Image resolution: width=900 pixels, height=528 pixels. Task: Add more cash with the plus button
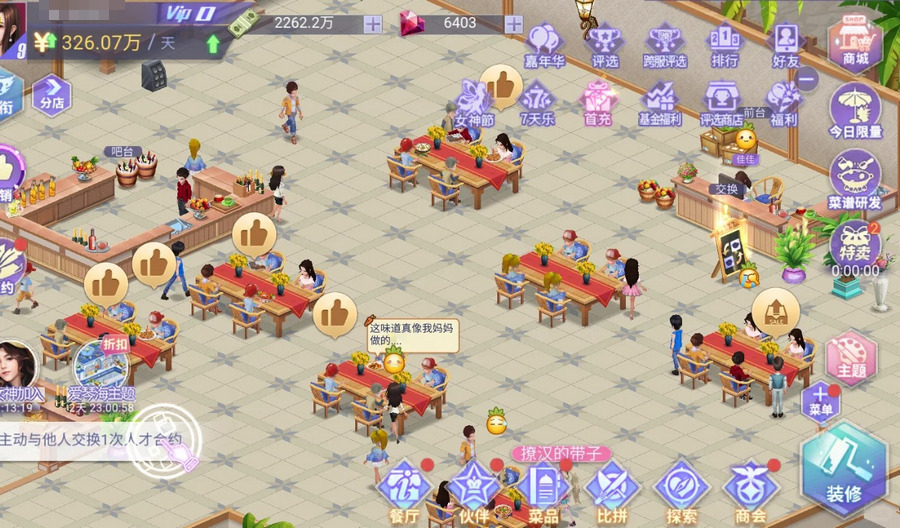pyautogui.click(x=373, y=24)
